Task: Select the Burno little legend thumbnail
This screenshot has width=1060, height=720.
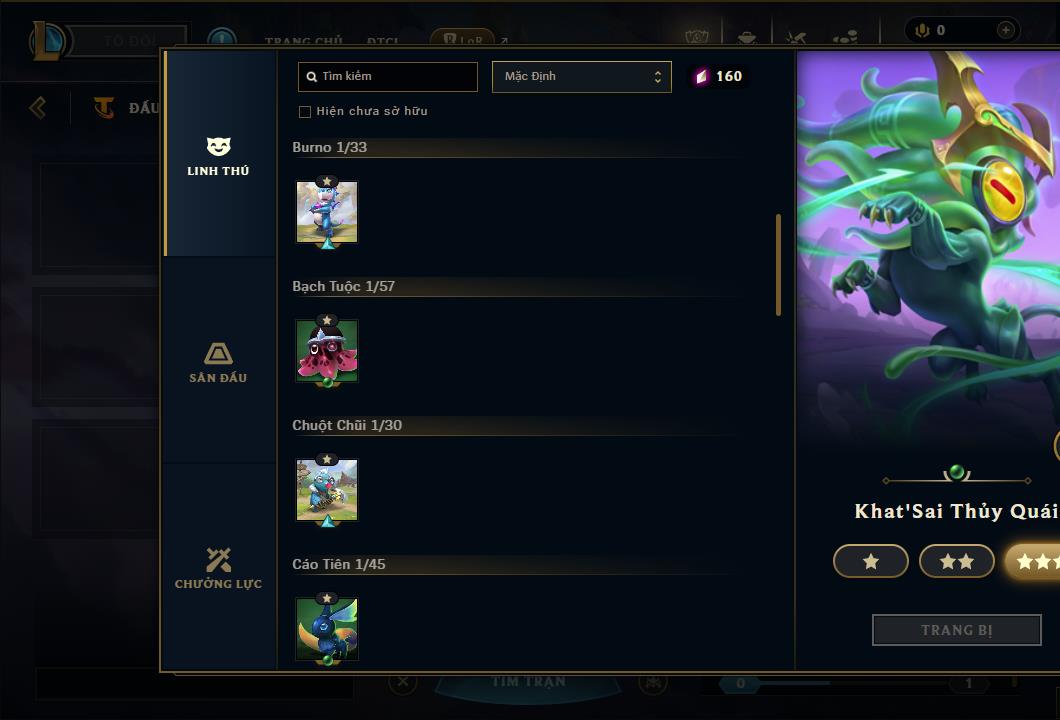Action: [x=327, y=212]
